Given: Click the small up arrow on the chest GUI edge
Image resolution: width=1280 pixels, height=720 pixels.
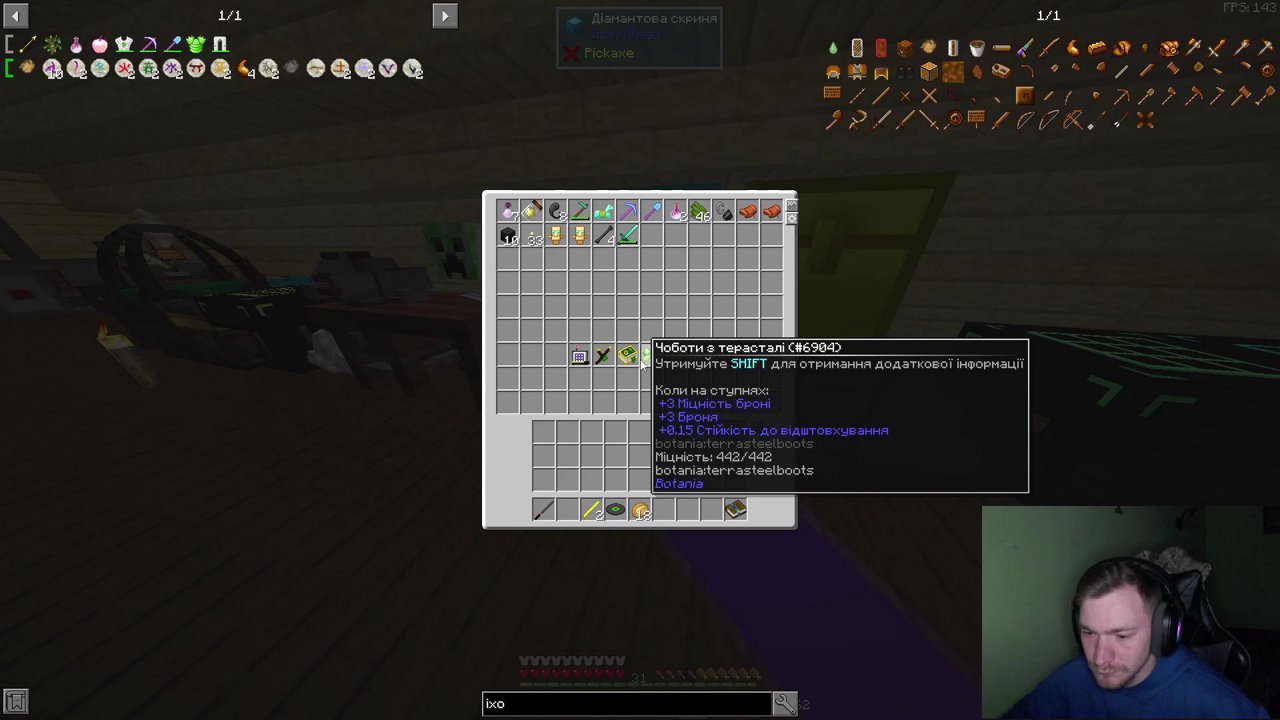Looking at the screenshot, I should pyautogui.click(x=791, y=205).
